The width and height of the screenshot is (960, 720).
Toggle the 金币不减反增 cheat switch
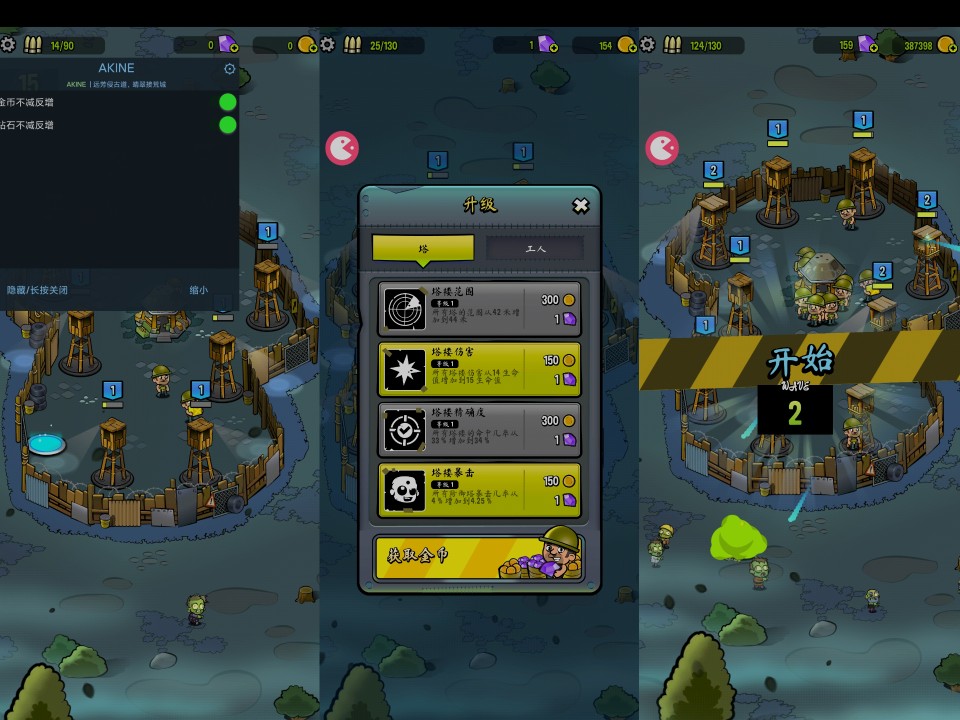(x=228, y=102)
